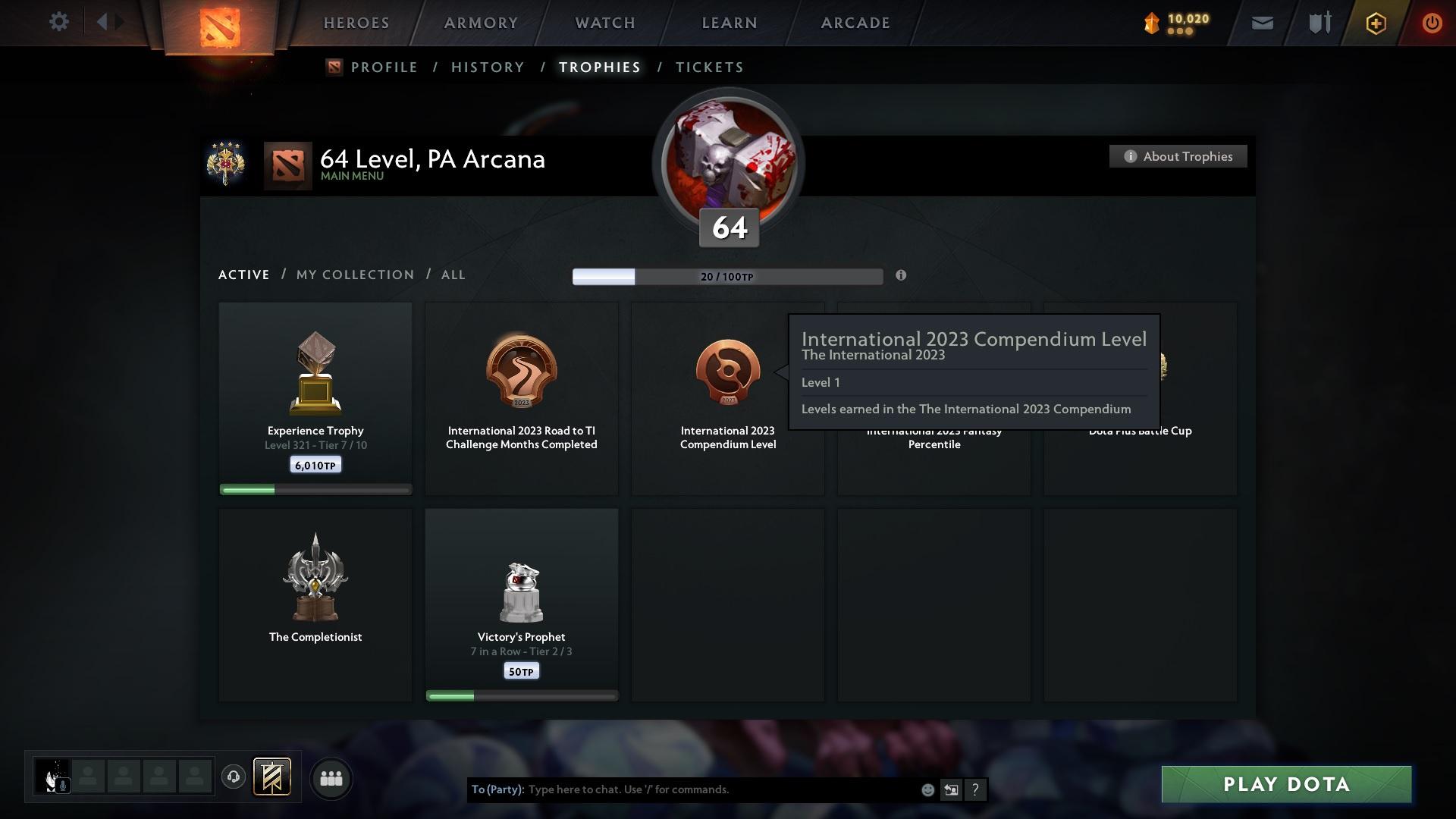This screenshot has height=819, width=1456.
Task: Select the ALL trophies filter
Action: [453, 275]
